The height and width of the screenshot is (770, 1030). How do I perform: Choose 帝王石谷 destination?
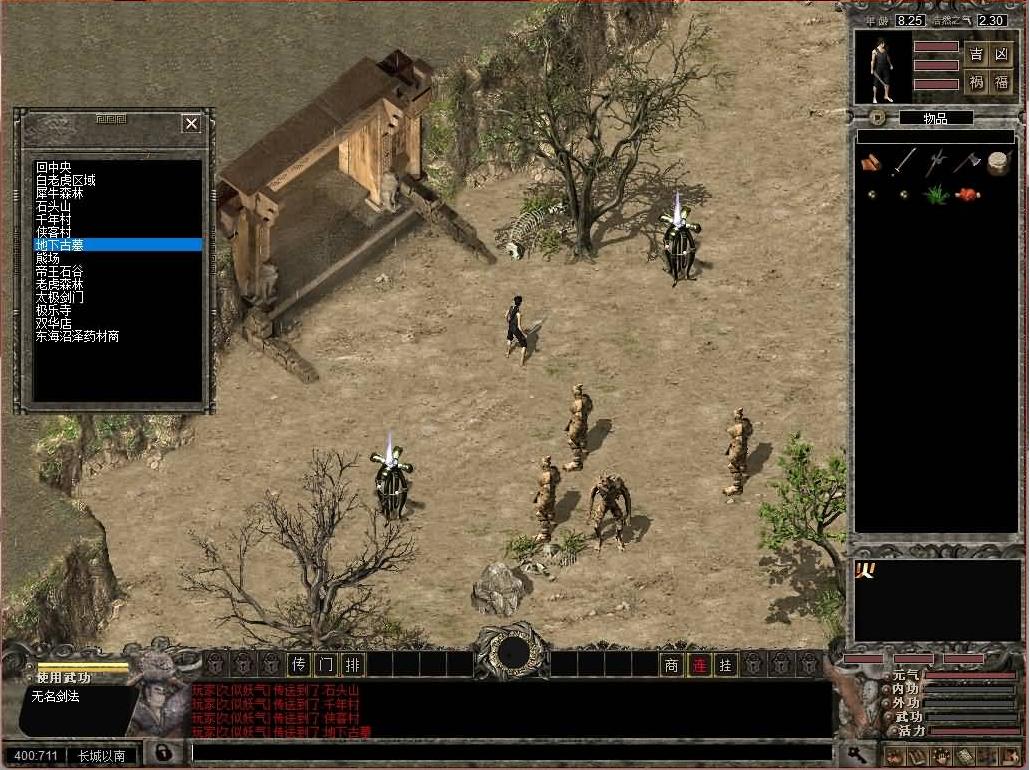pos(60,271)
